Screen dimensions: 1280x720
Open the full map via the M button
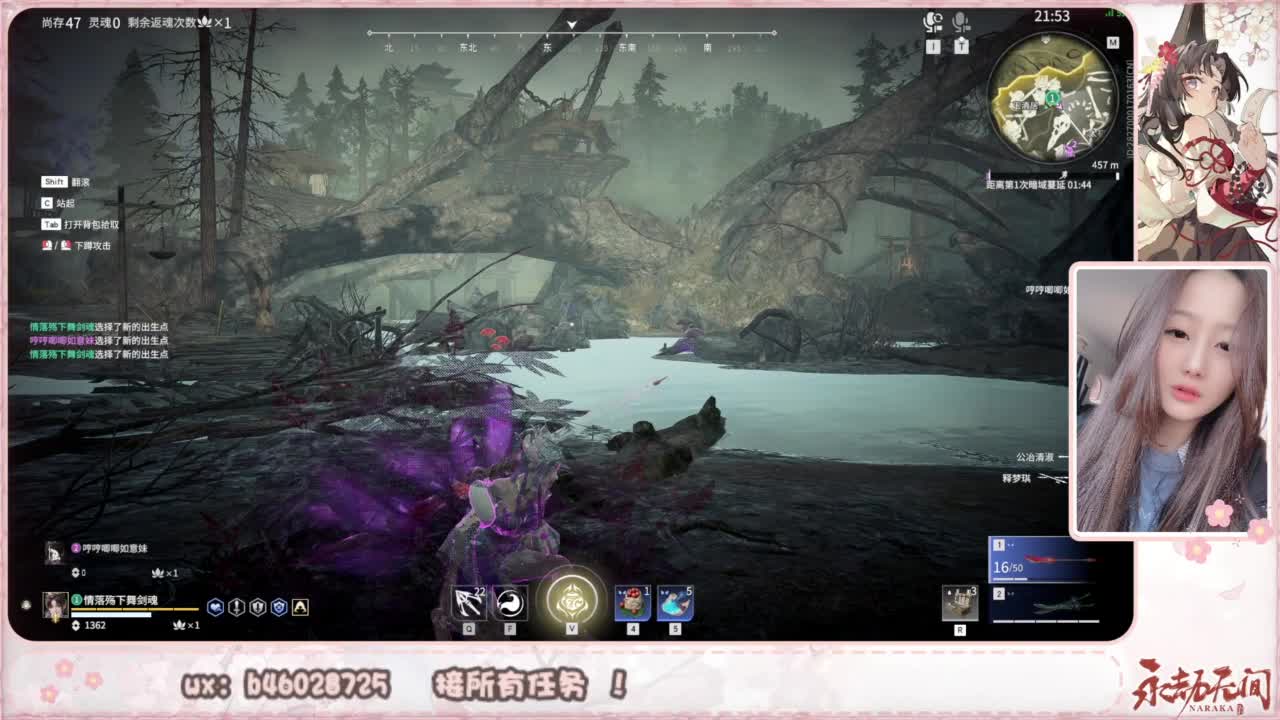click(x=1115, y=42)
